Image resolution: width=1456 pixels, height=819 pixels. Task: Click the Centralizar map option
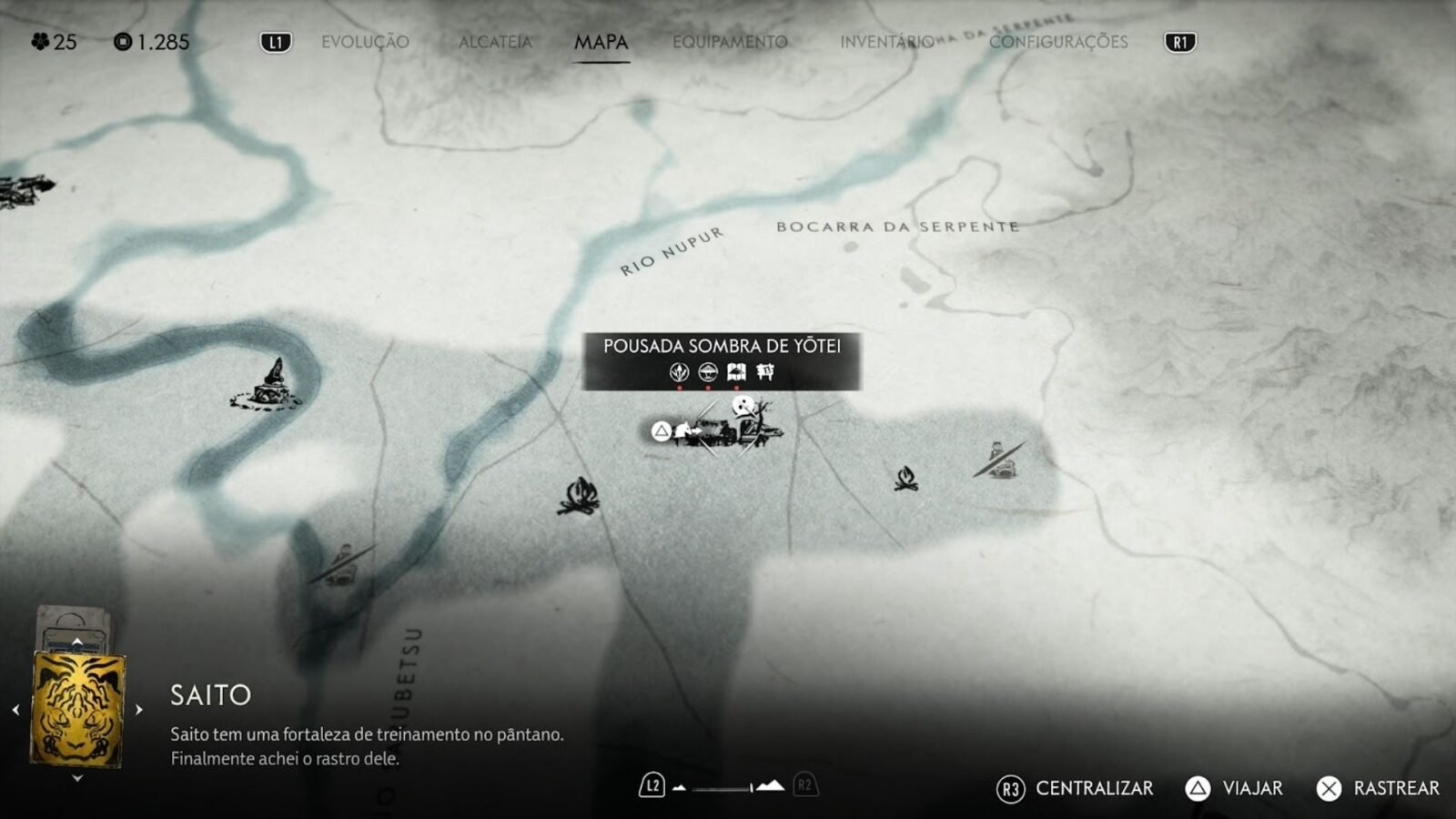point(1075,788)
